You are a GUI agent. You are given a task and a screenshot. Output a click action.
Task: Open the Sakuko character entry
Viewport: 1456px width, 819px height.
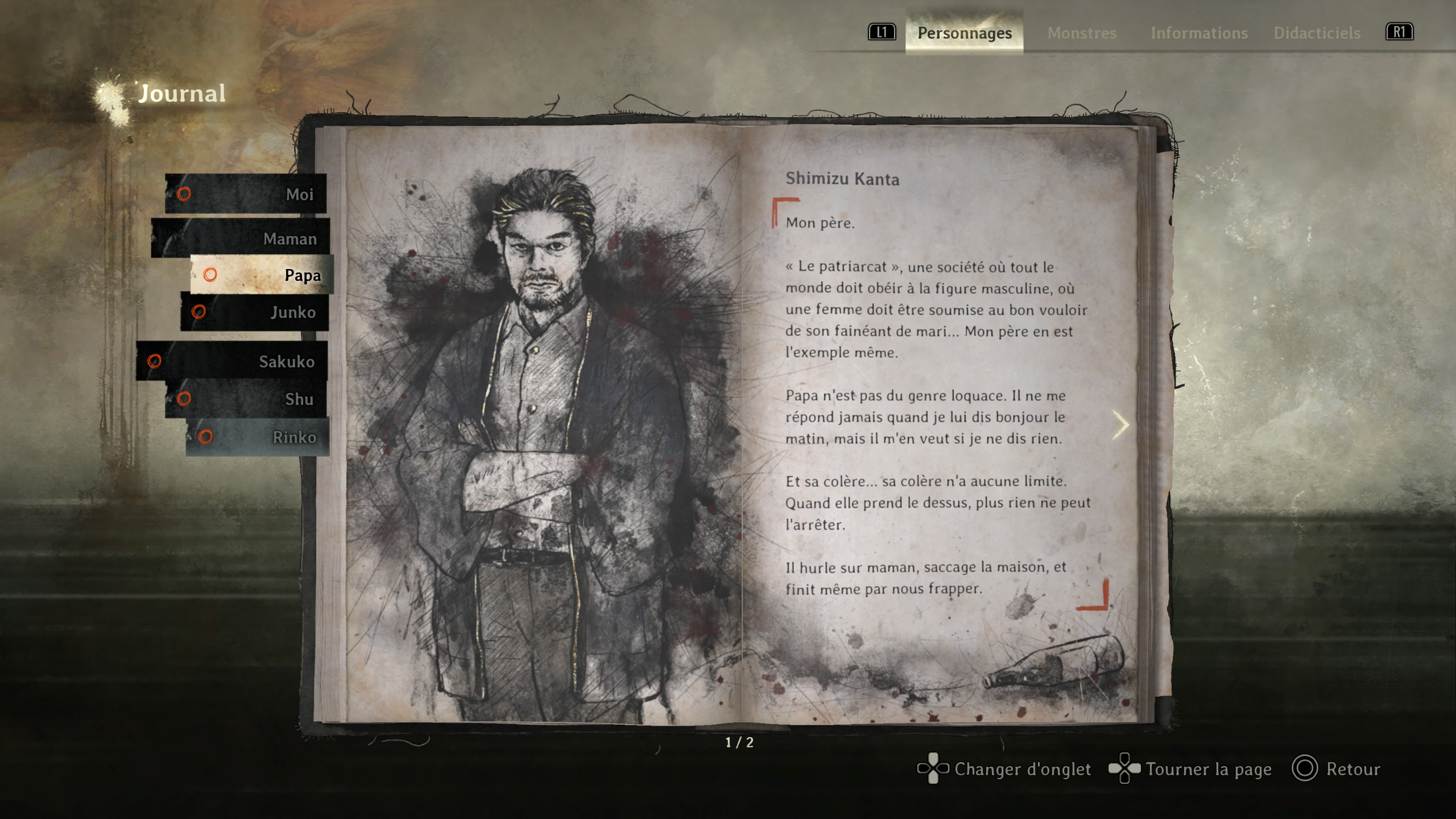232,361
